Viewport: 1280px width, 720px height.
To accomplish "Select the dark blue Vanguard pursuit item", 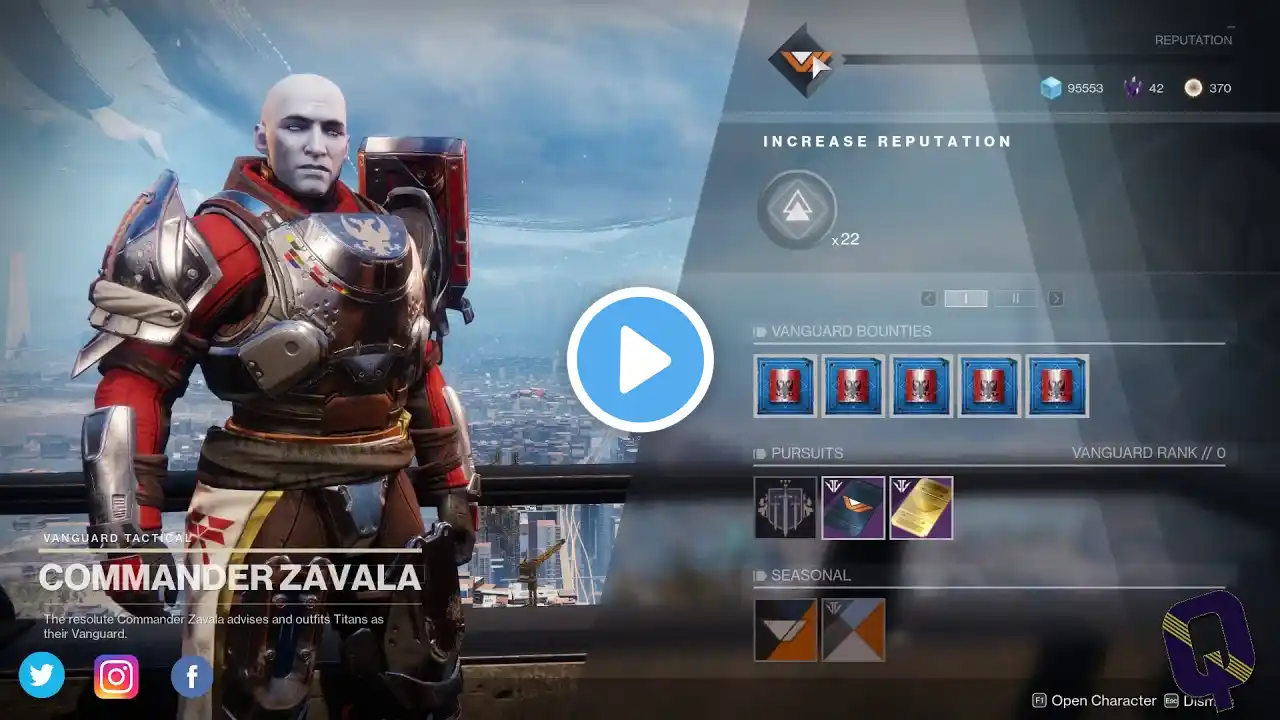I will click(853, 508).
